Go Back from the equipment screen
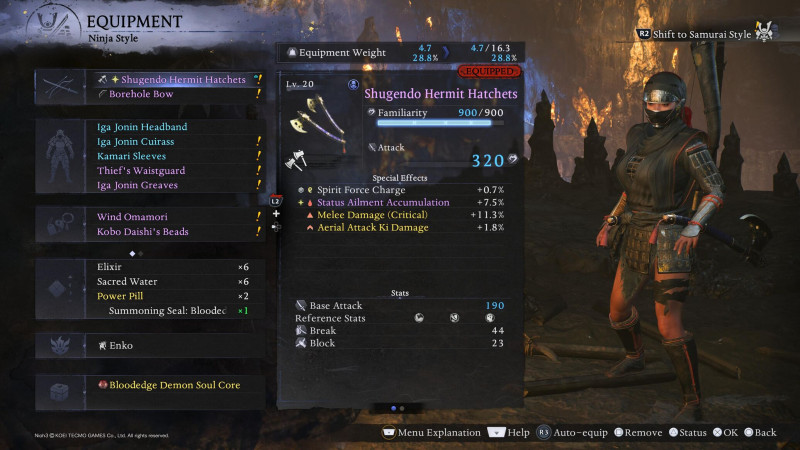800x450 pixels. click(758, 433)
